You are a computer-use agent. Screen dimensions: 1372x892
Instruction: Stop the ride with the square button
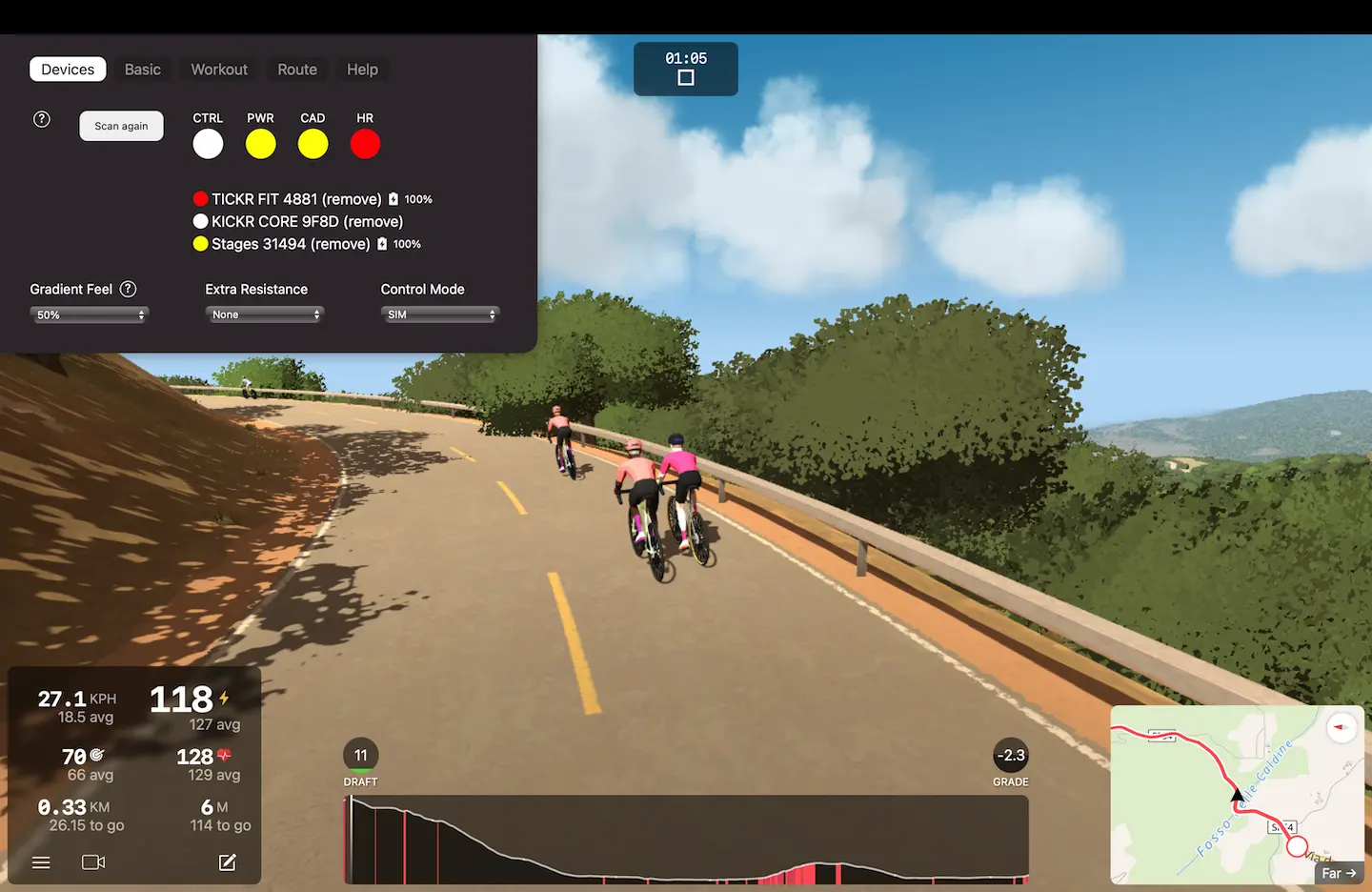pyautogui.click(x=686, y=78)
